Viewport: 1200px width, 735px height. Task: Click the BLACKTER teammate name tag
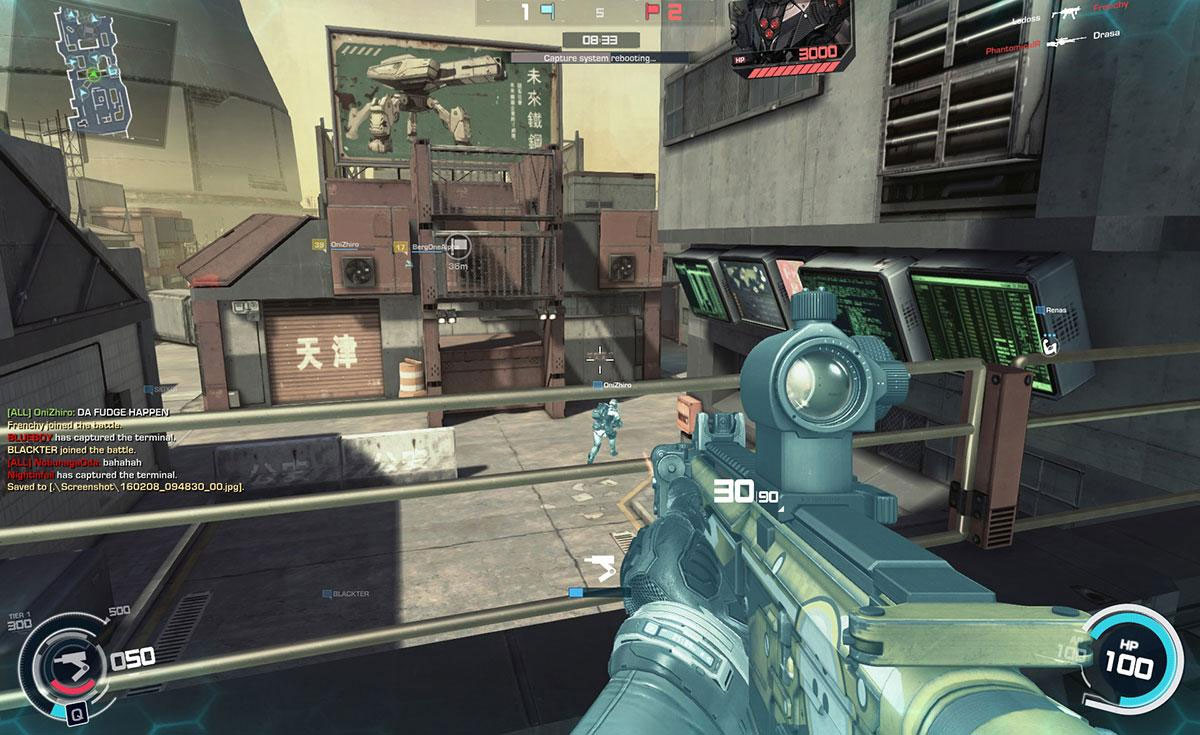346,594
